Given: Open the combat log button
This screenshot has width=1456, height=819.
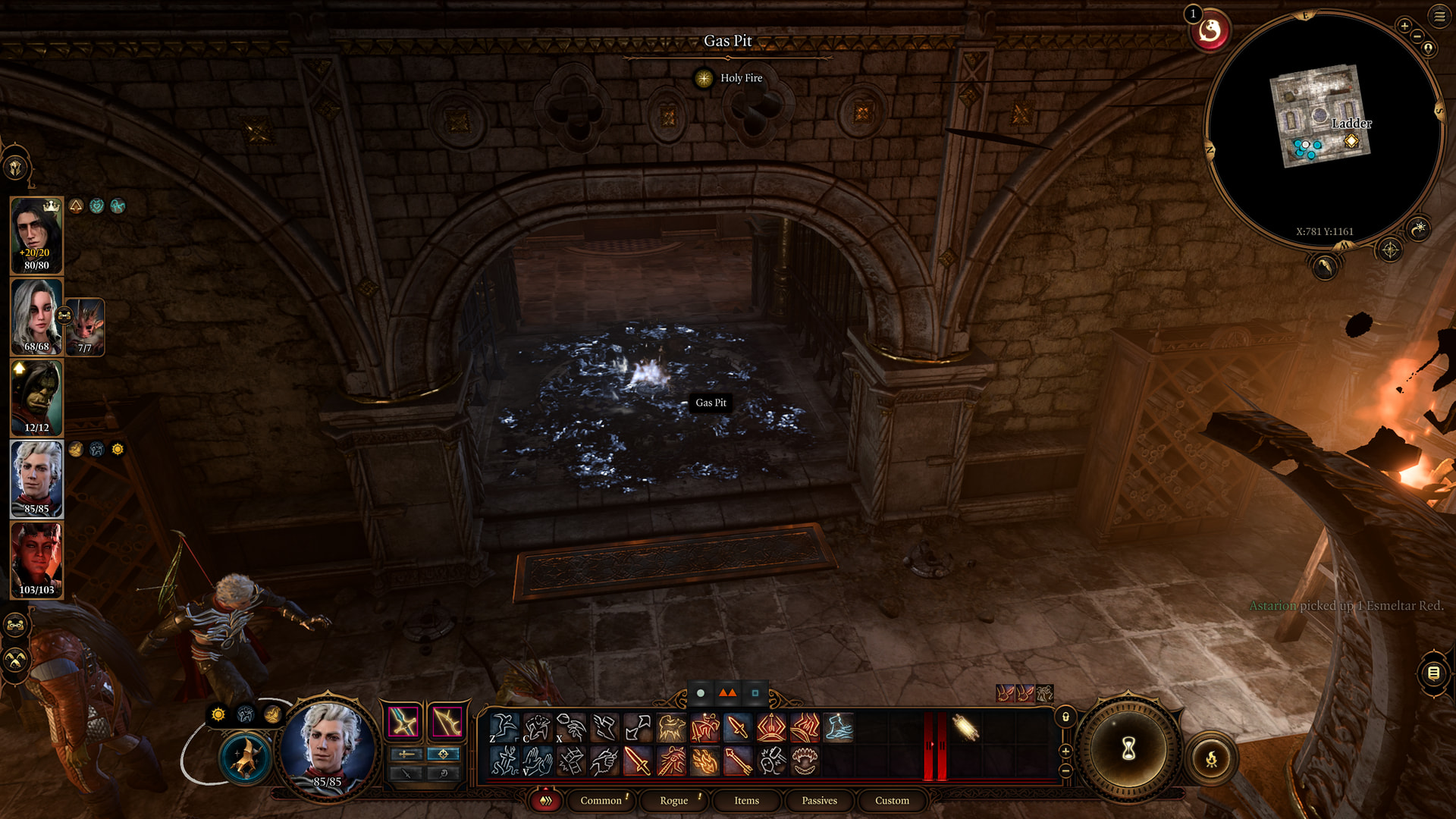Looking at the screenshot, I should click(x=1433, y=673).
